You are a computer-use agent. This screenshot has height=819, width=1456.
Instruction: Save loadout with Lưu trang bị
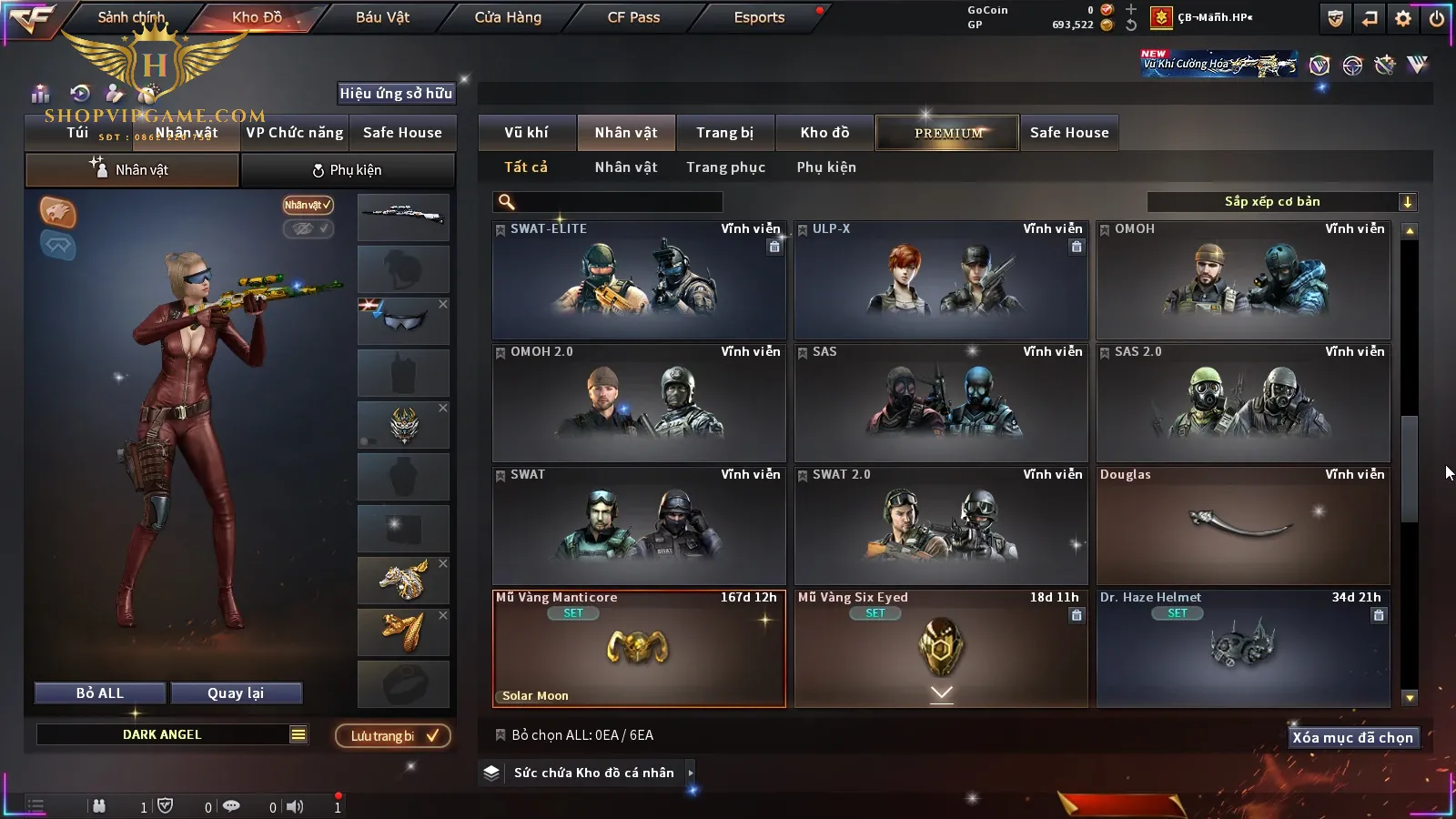pos(393,735)
